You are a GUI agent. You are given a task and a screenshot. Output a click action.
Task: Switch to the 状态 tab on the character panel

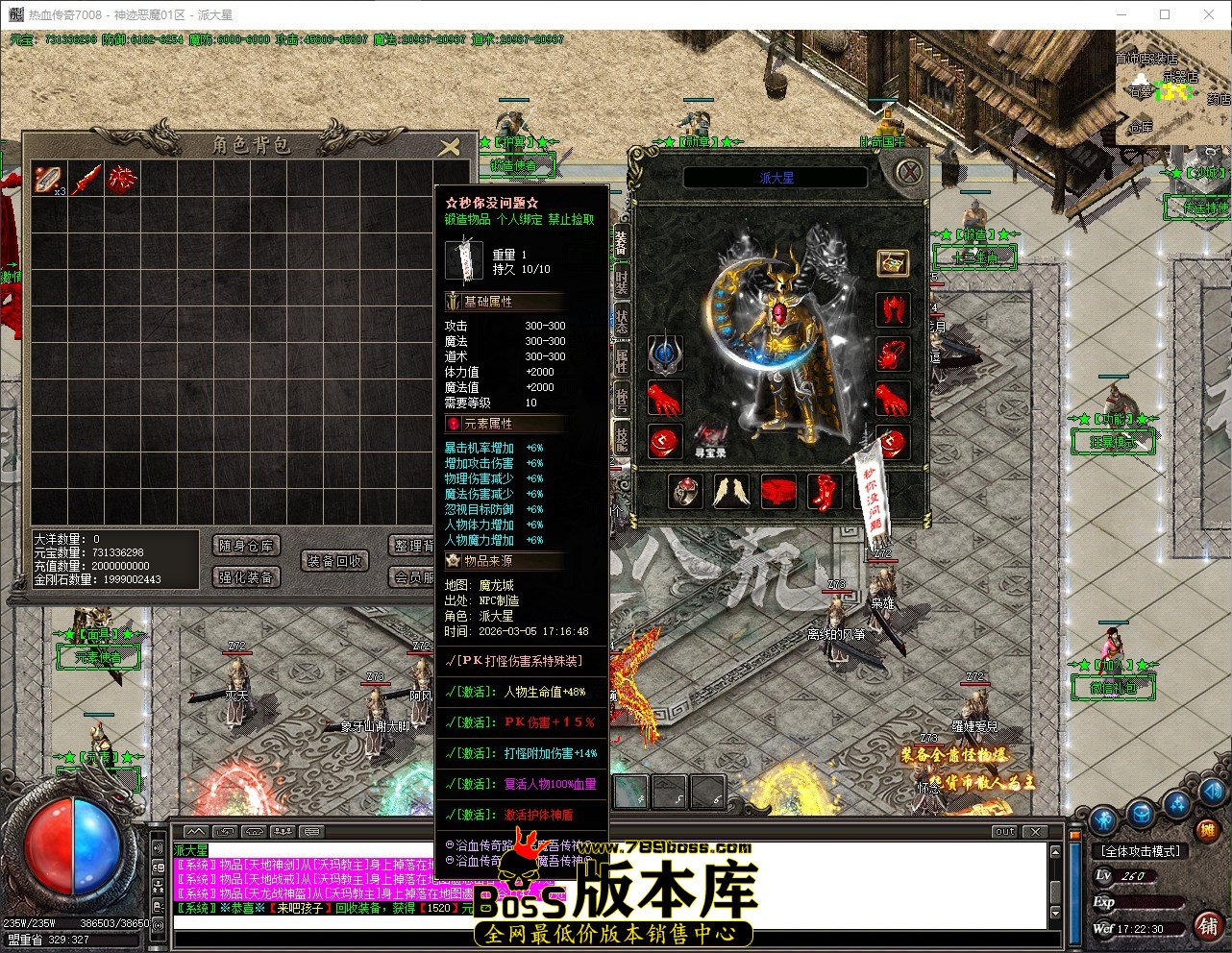point(623,320)
